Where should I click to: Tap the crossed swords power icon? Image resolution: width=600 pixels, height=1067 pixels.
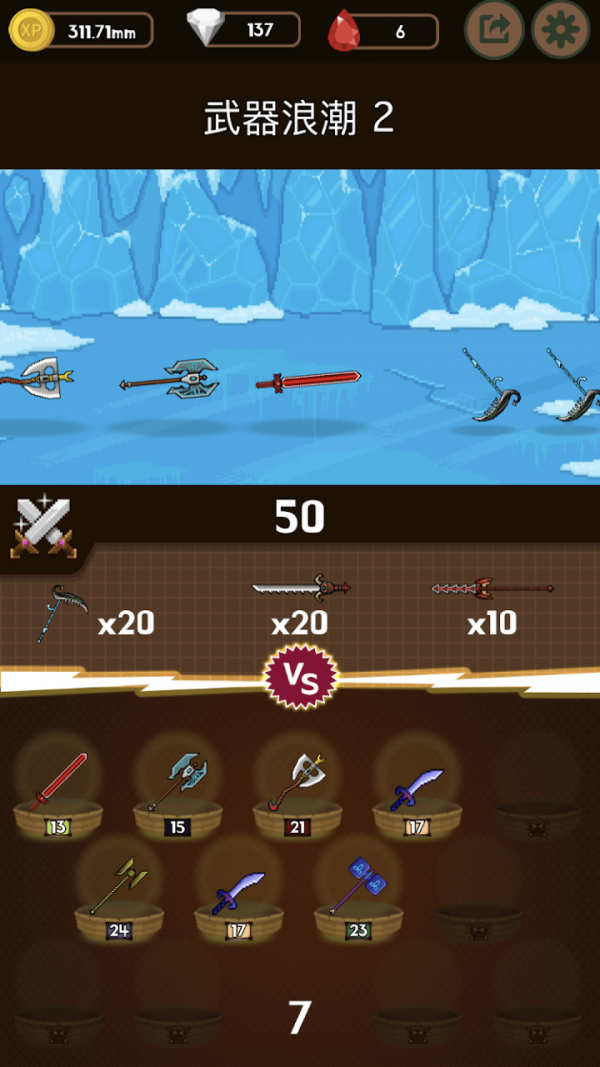pos(42,525)
